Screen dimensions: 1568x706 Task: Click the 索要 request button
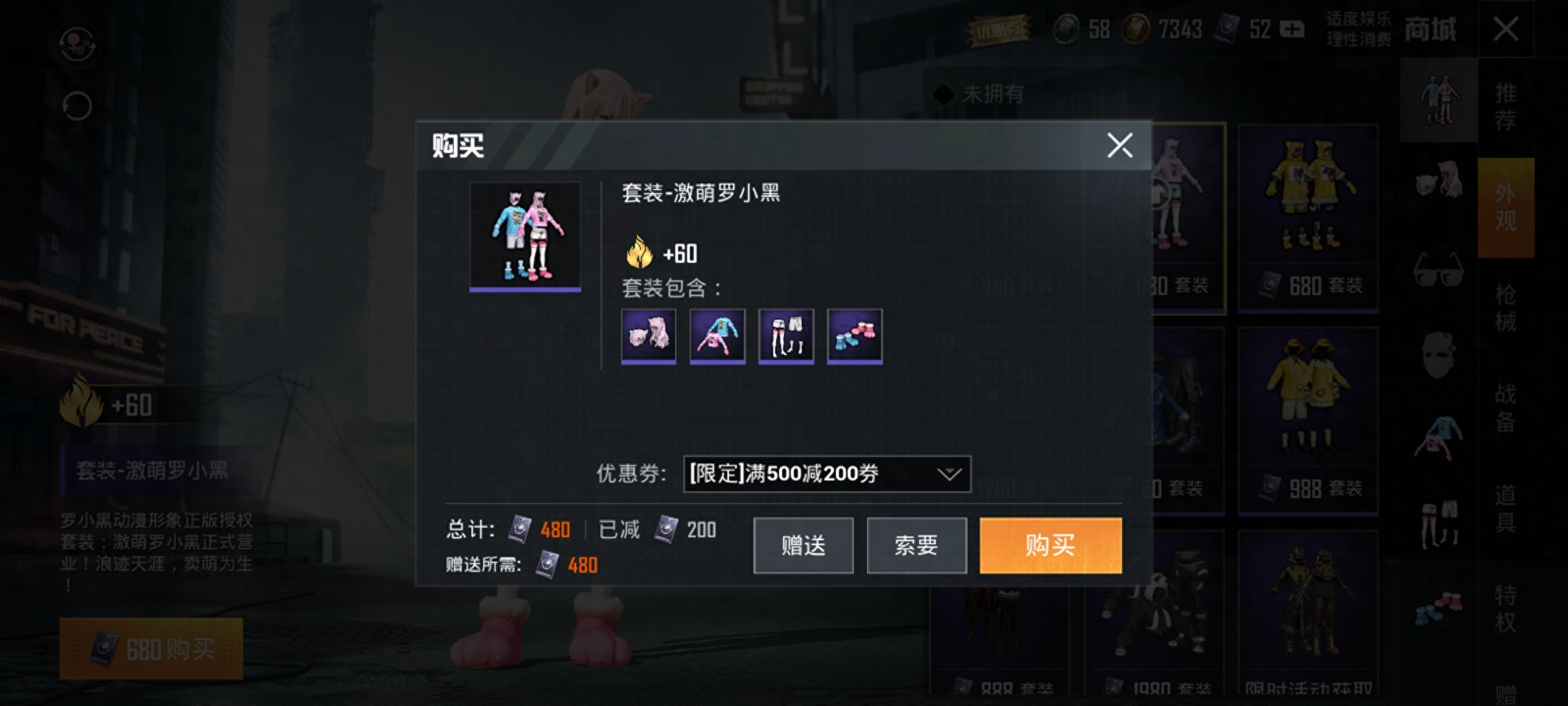pos(916,545)
